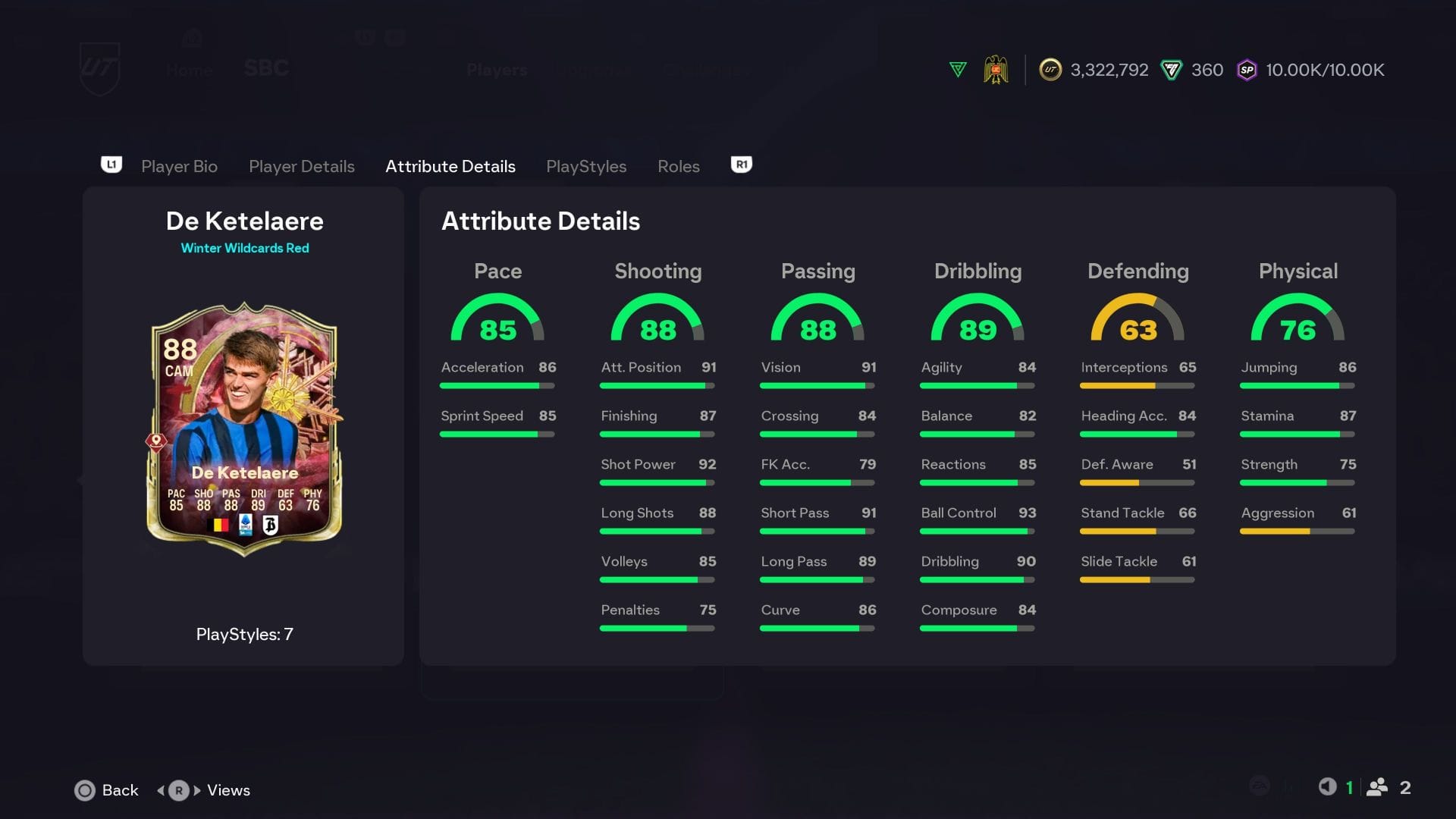Image resolution: width=1456 pixels, height=819 pixels.
Task: Click the green FC Points shield icon
Action: [x=1170, y=70]
